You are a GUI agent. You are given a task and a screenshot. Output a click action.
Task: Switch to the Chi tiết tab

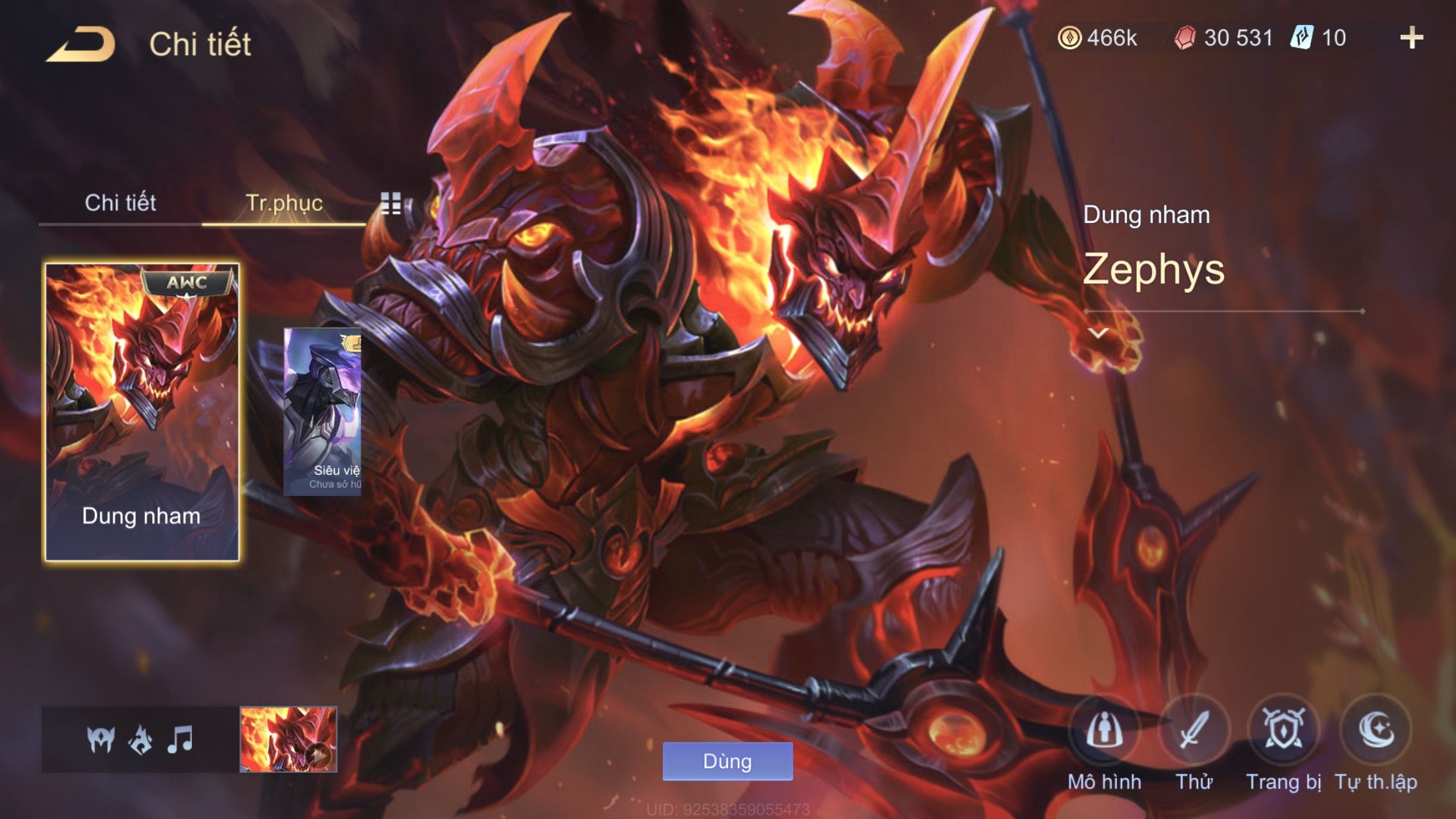120,202
